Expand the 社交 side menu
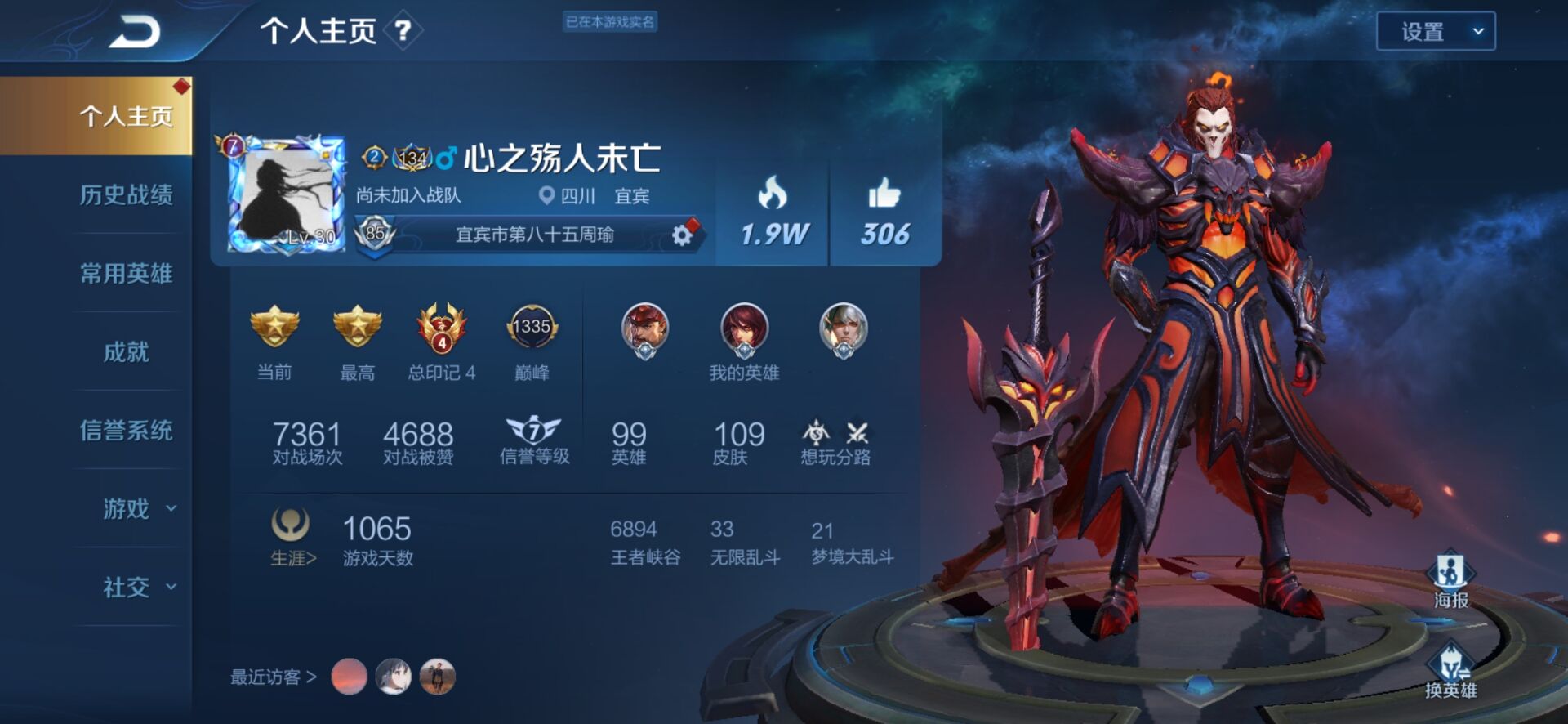This screenshot has height=724, width=1568. click(x=137, y=587)
